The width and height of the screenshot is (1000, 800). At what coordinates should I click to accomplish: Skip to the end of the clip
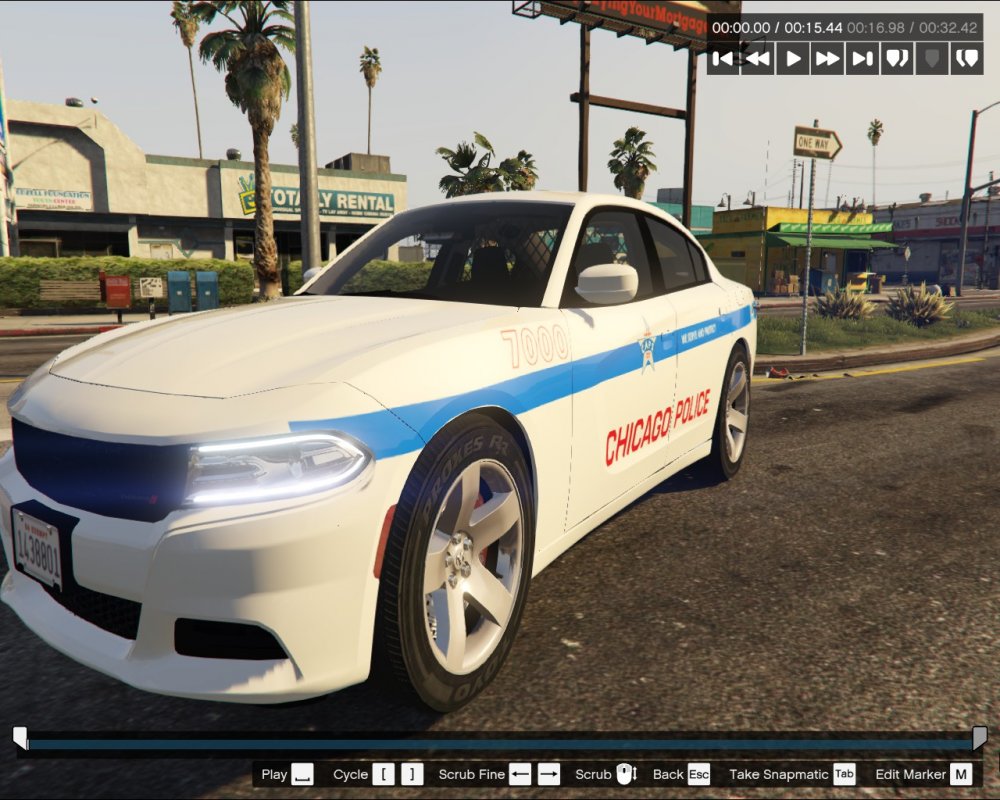(x=862, y=58)
